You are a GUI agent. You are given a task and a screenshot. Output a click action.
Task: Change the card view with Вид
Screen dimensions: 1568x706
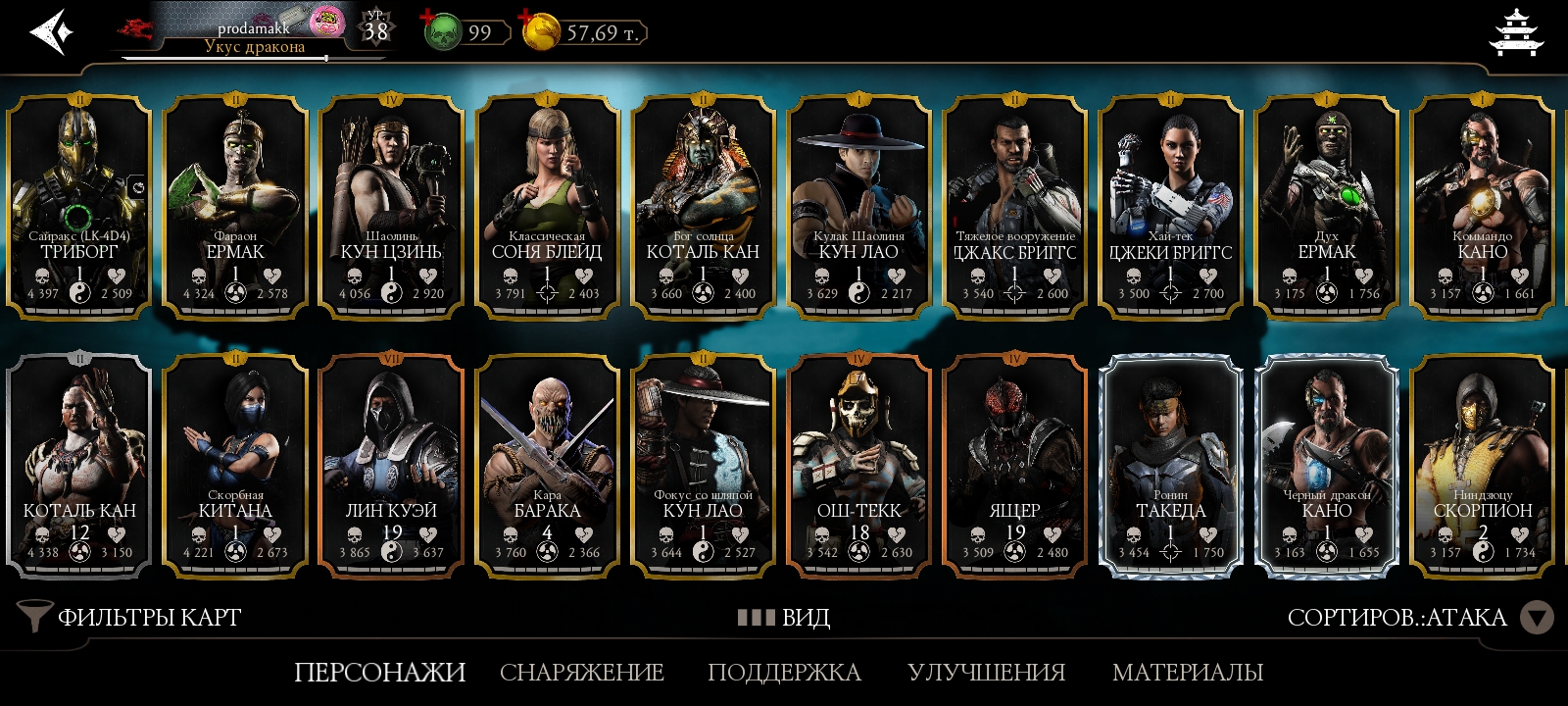coord(784,617)
